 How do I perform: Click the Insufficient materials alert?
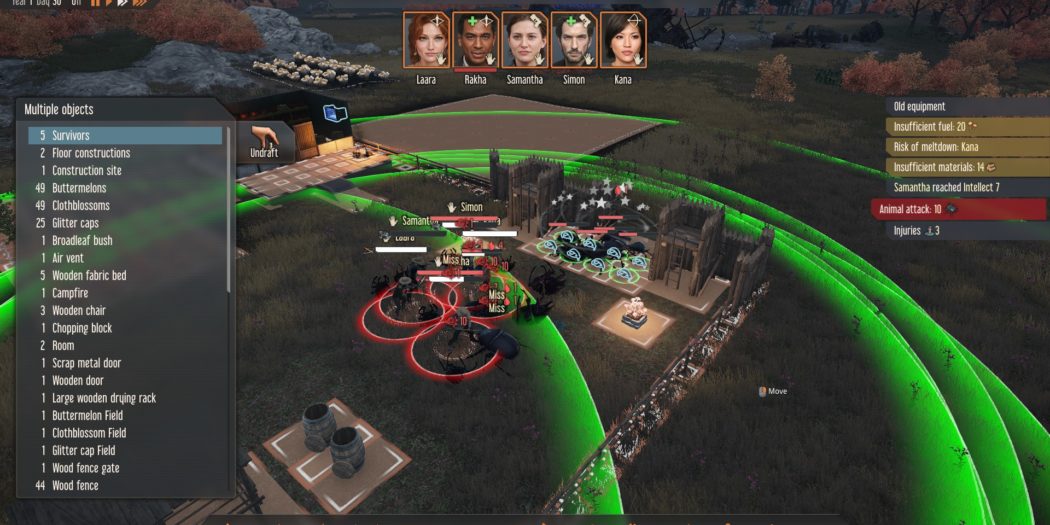pyautogui.click(x=960, y=167)
